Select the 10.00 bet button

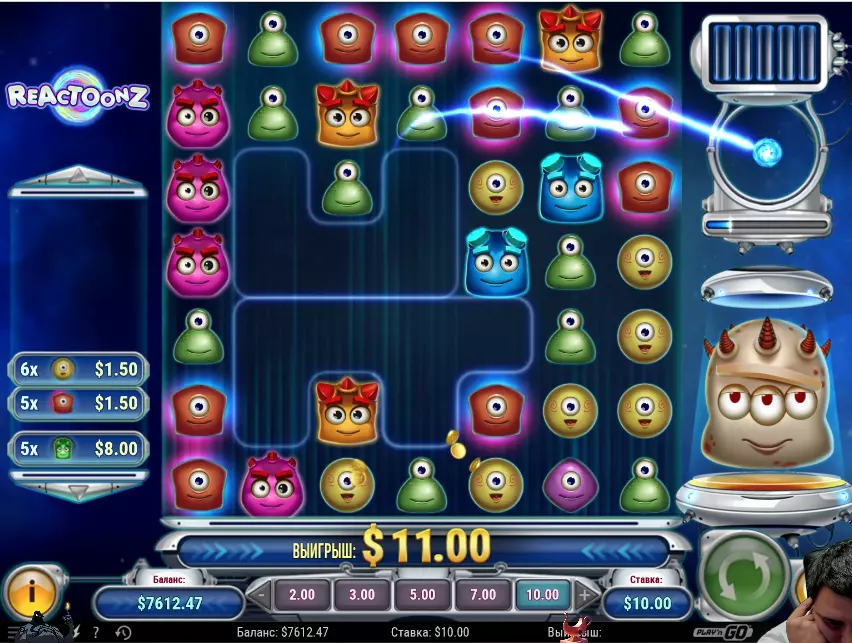[x=543, y=594]
